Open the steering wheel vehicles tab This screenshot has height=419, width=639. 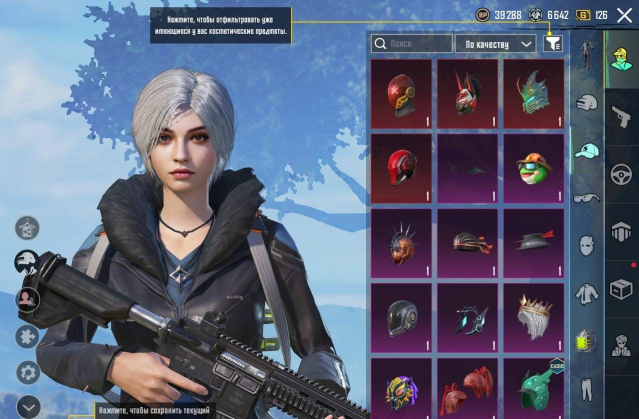point(621,170)
